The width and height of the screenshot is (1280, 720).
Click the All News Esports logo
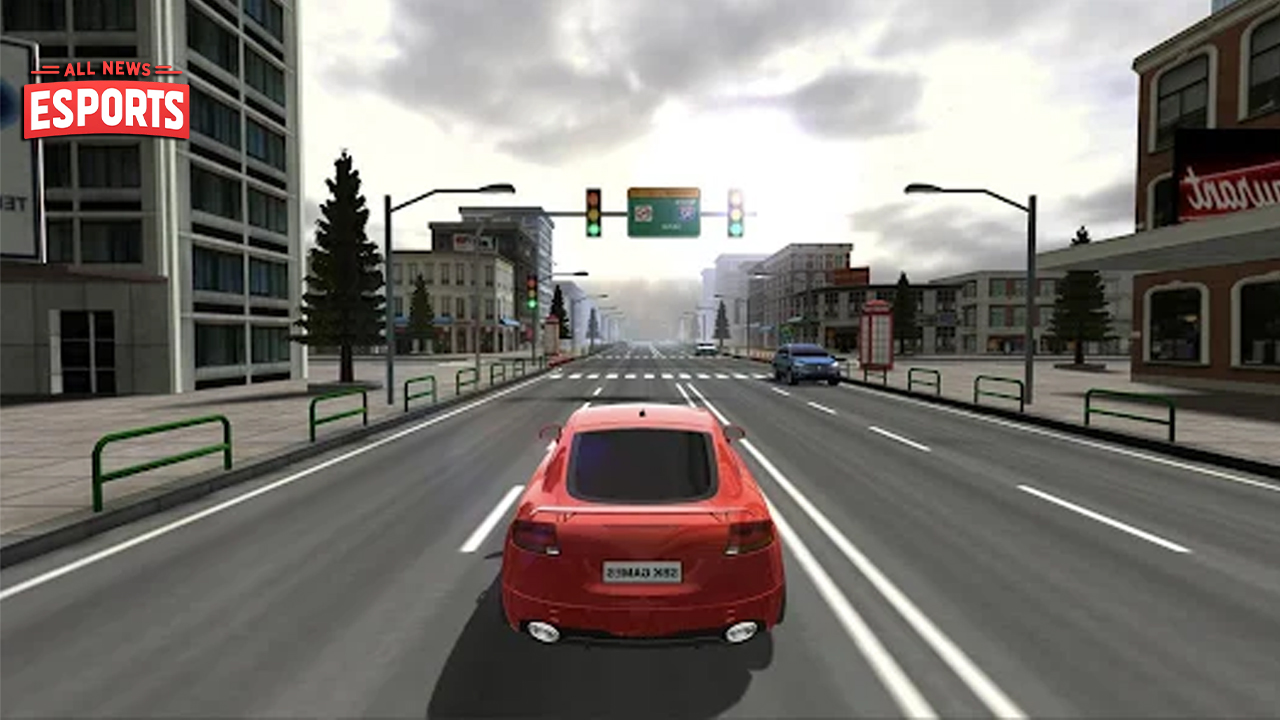(106, 100)
